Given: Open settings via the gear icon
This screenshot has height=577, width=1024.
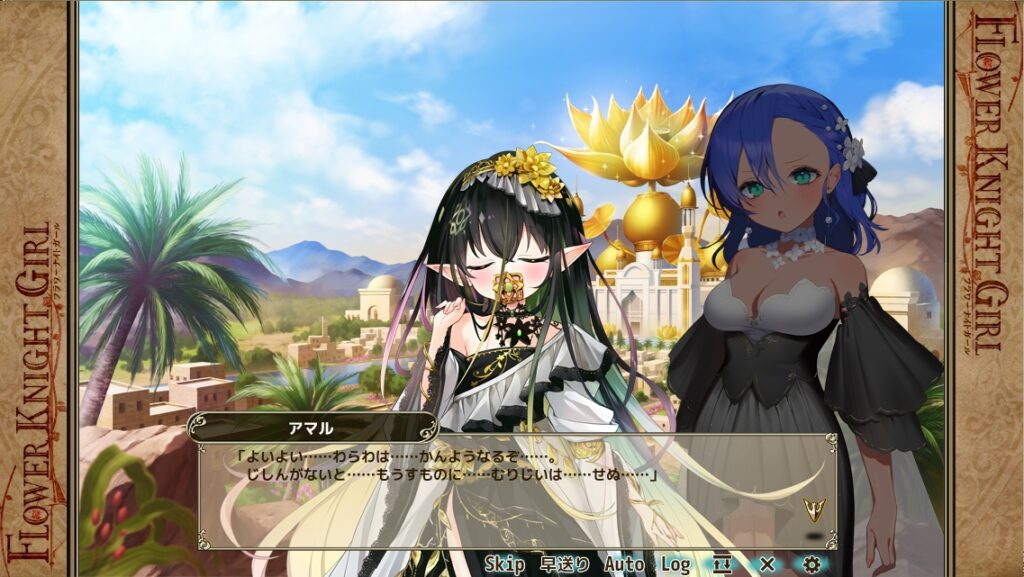Looking at the screenshot, I should (x=811, y=565).
